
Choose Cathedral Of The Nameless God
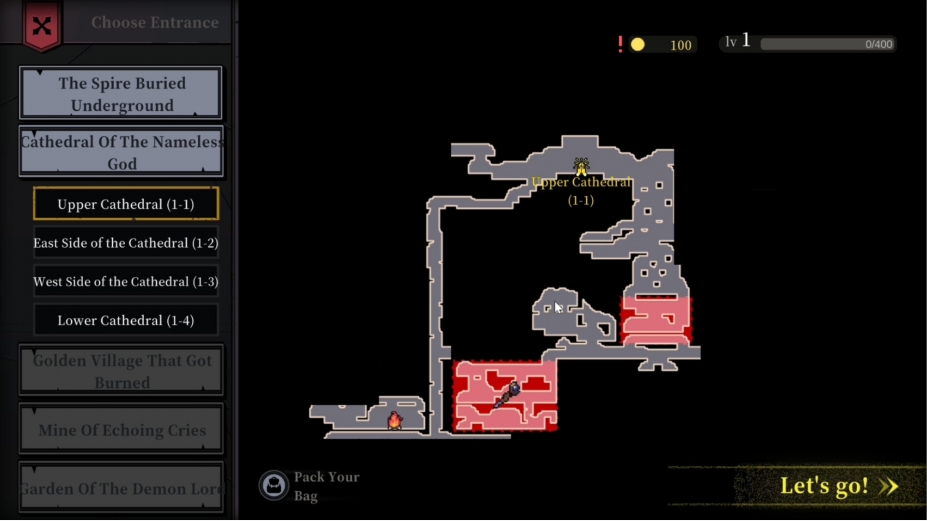[121, 152]
